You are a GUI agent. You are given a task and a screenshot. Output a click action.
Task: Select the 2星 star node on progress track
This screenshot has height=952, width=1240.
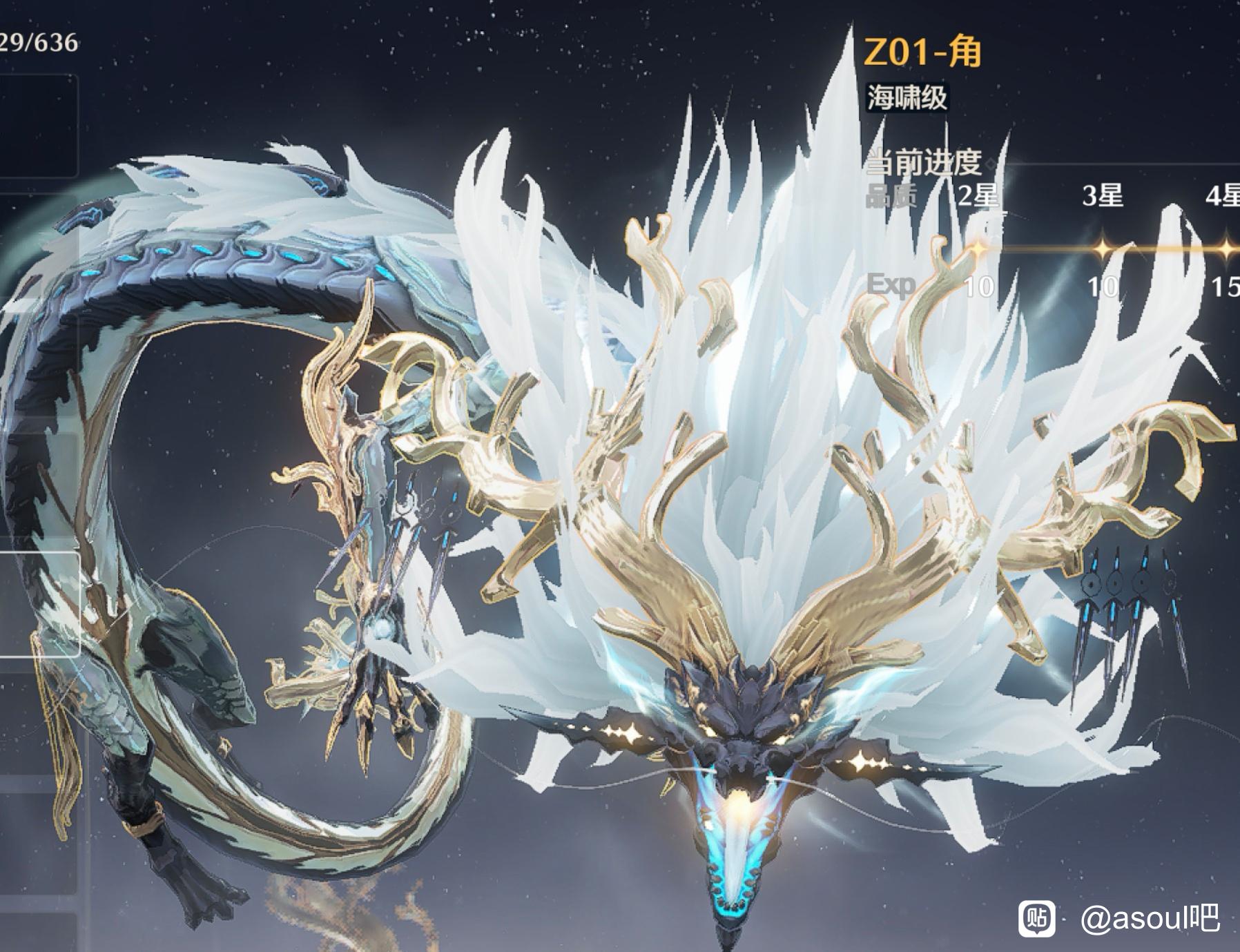pos(978,249)
